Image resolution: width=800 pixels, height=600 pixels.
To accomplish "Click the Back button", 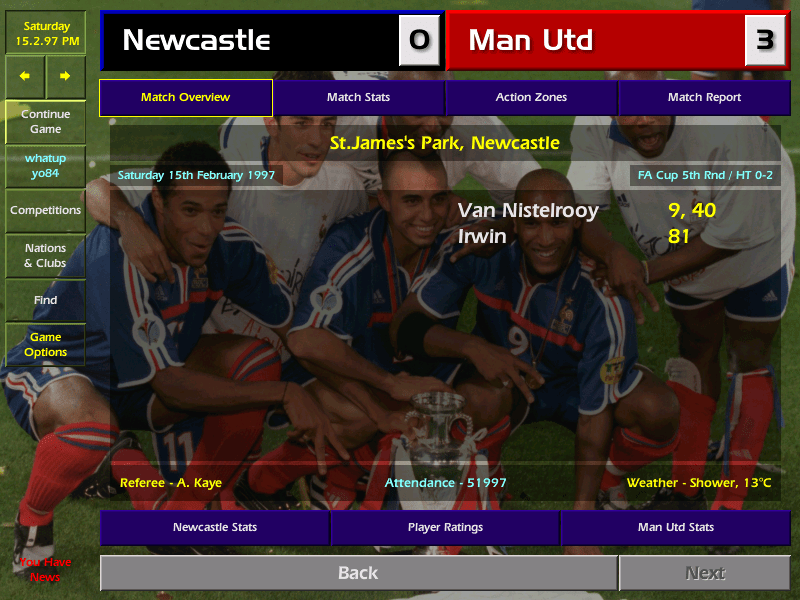I will point(358,573).
